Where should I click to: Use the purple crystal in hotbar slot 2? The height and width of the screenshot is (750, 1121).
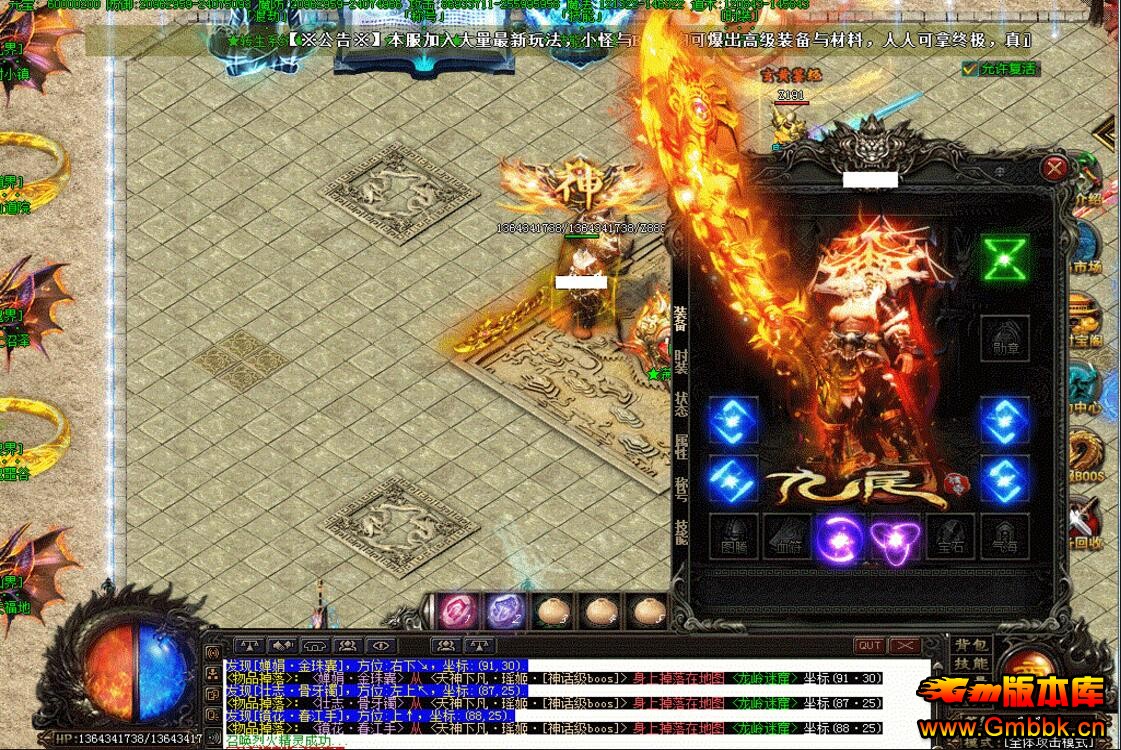[x=505, y=610]
